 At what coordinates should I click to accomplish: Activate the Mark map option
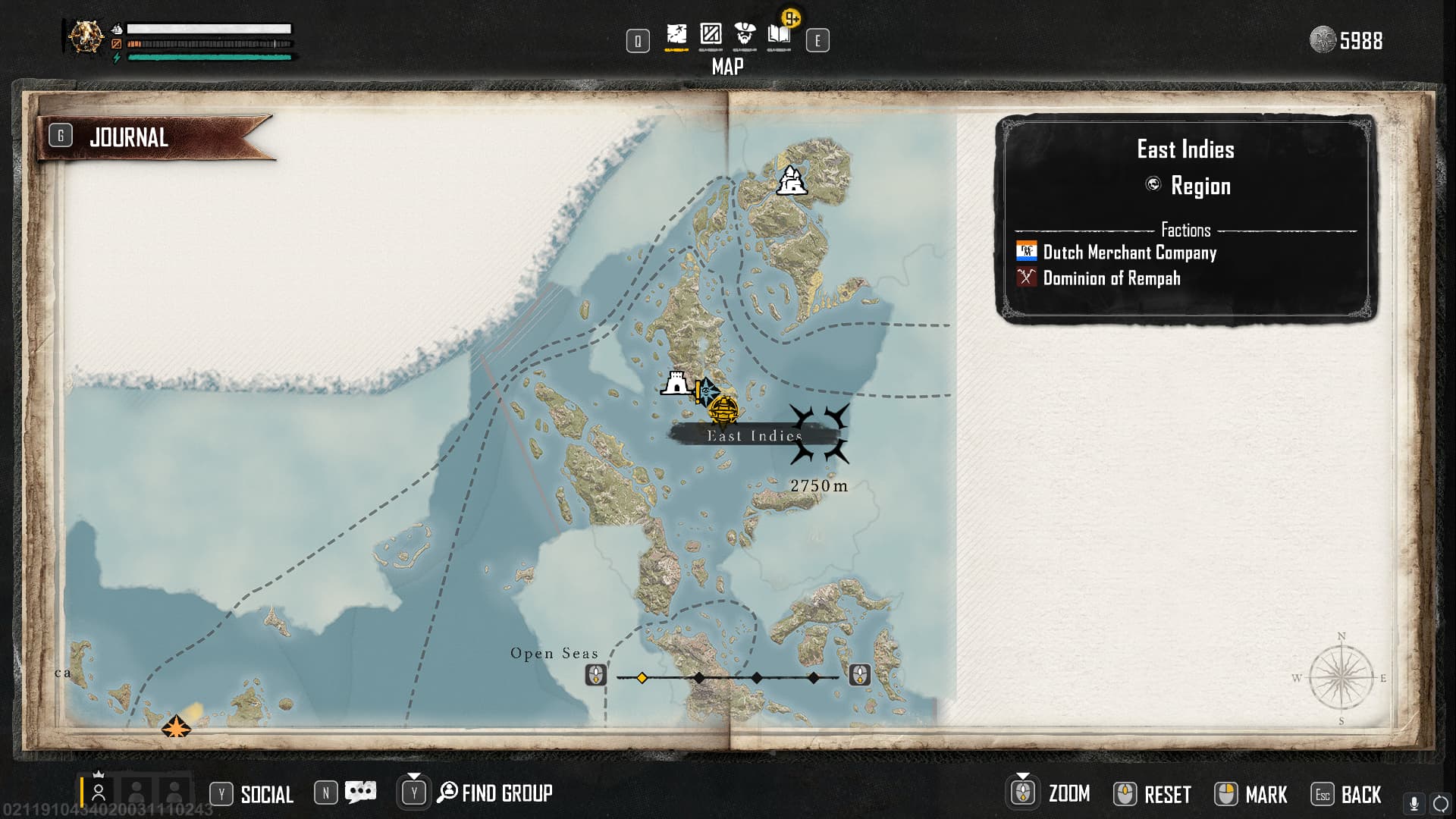tap(1266, 794)
